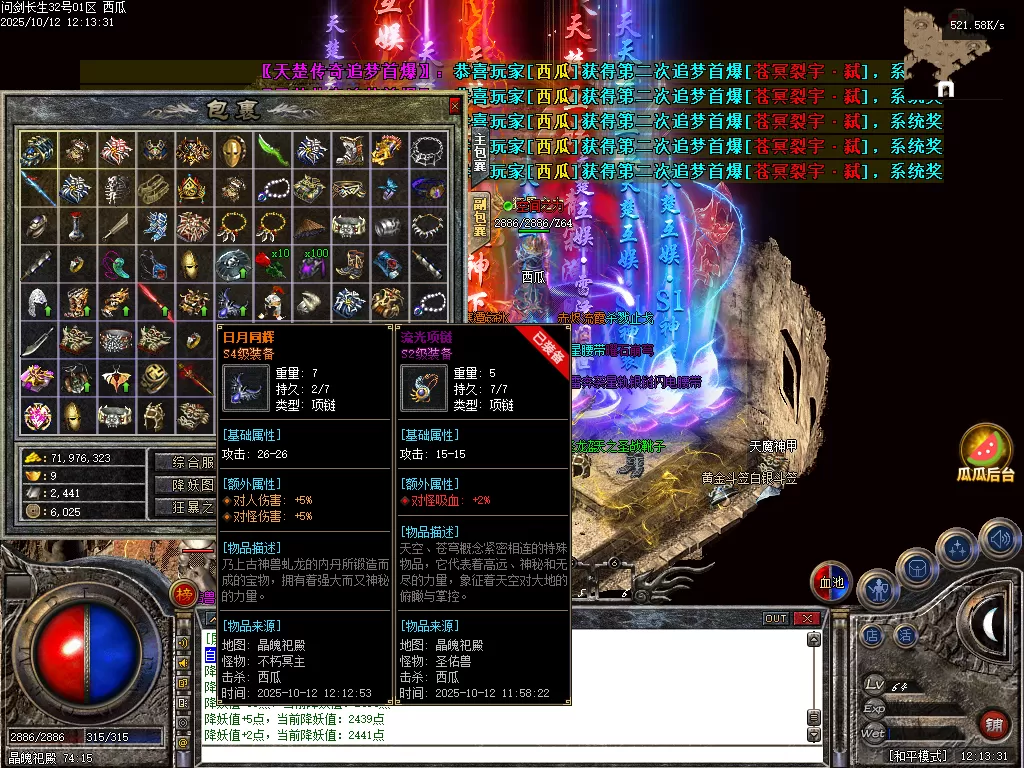Pick the red rose stack marked x10
1024x768 pixels.
(x=271, y=264)
